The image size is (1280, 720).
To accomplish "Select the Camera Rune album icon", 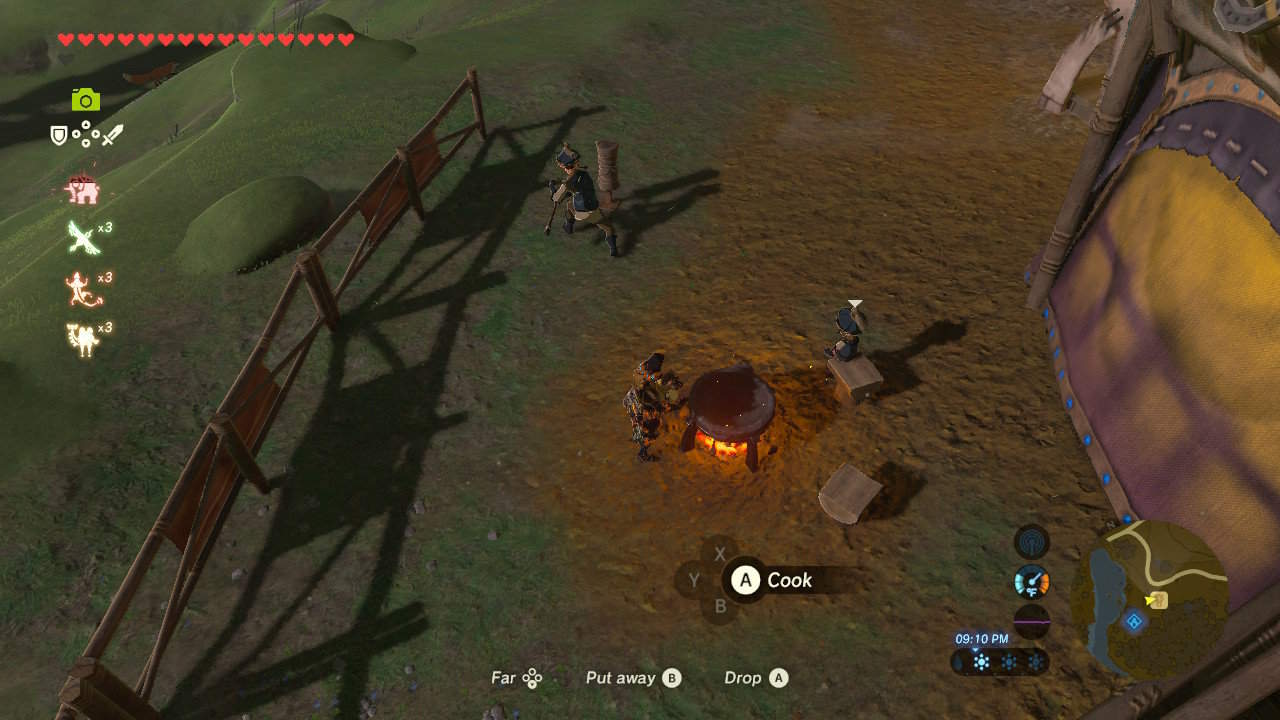I will pyautogui.click(x=88, y=99).
